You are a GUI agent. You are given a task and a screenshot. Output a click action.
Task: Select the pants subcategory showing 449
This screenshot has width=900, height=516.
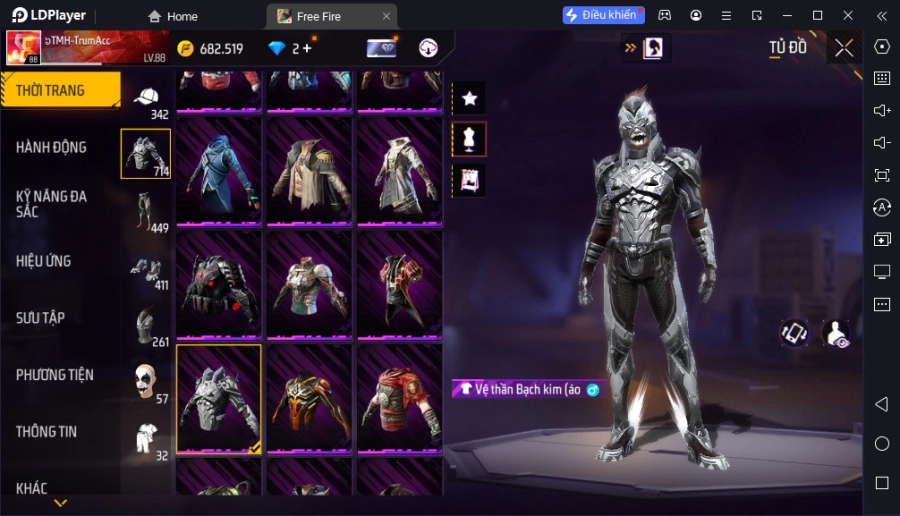click(x=146, y=211)
